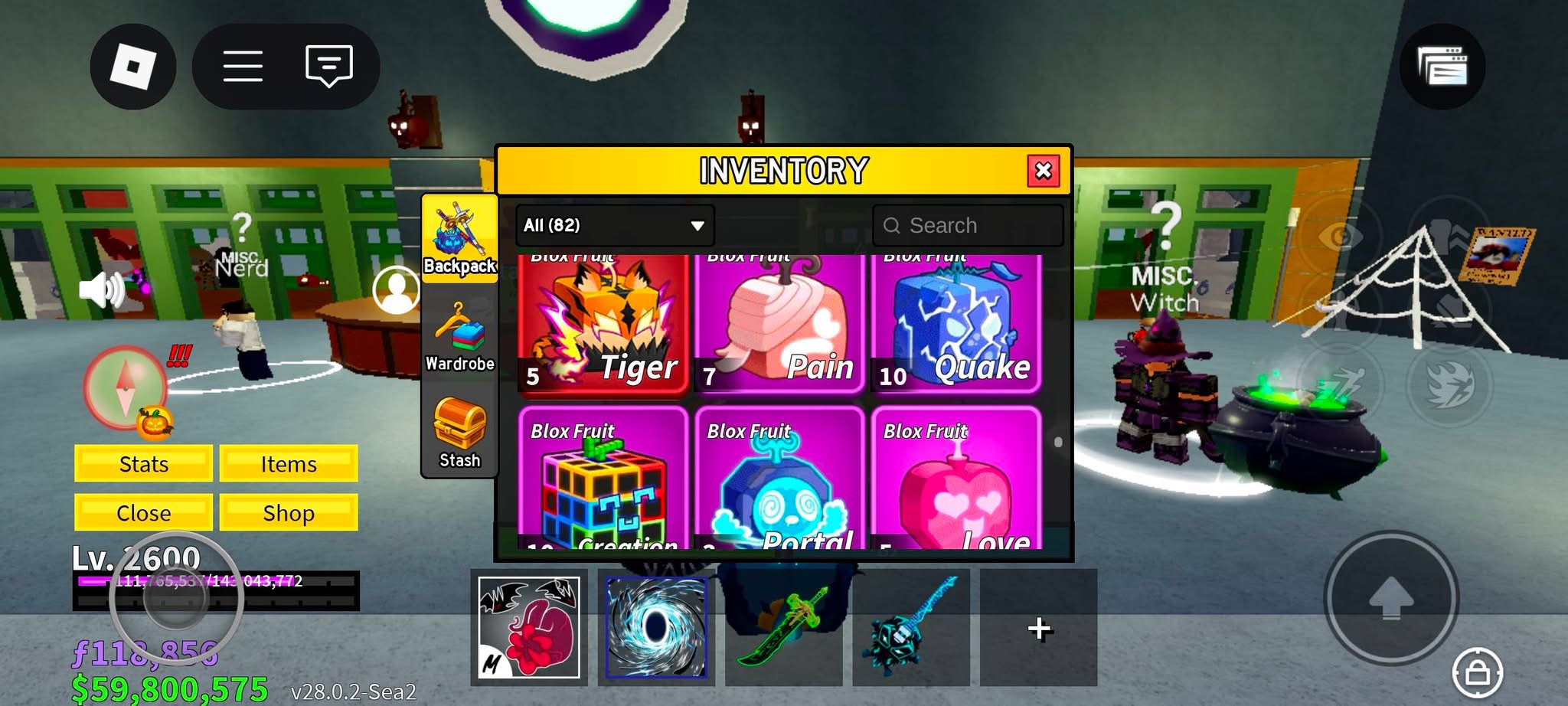
Task: Equip the dark vortex hotbar slot
Action: click(x=656, y=627)
